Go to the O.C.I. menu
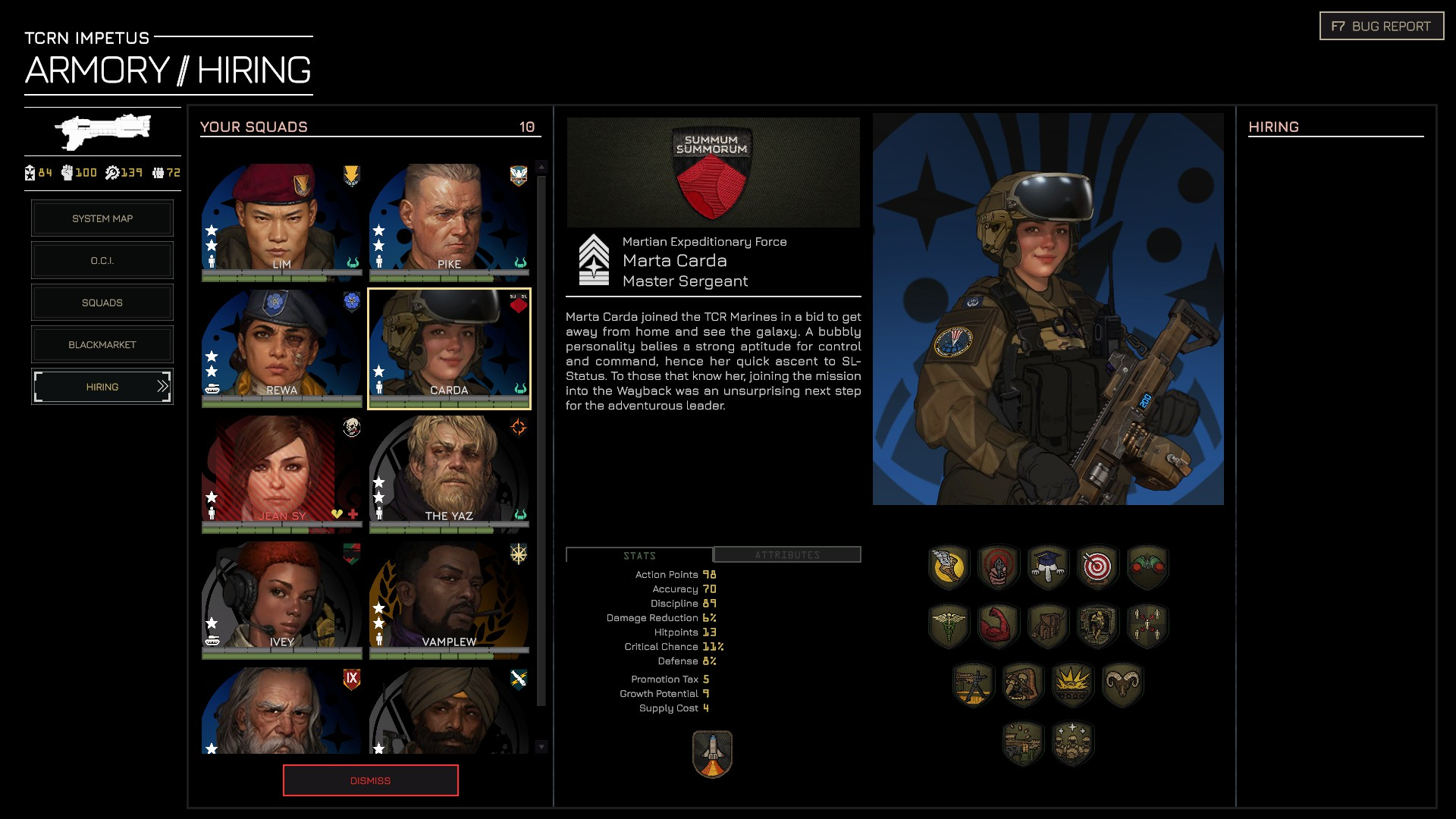This screenshot has width=1456, height=819. click(102, 261)
